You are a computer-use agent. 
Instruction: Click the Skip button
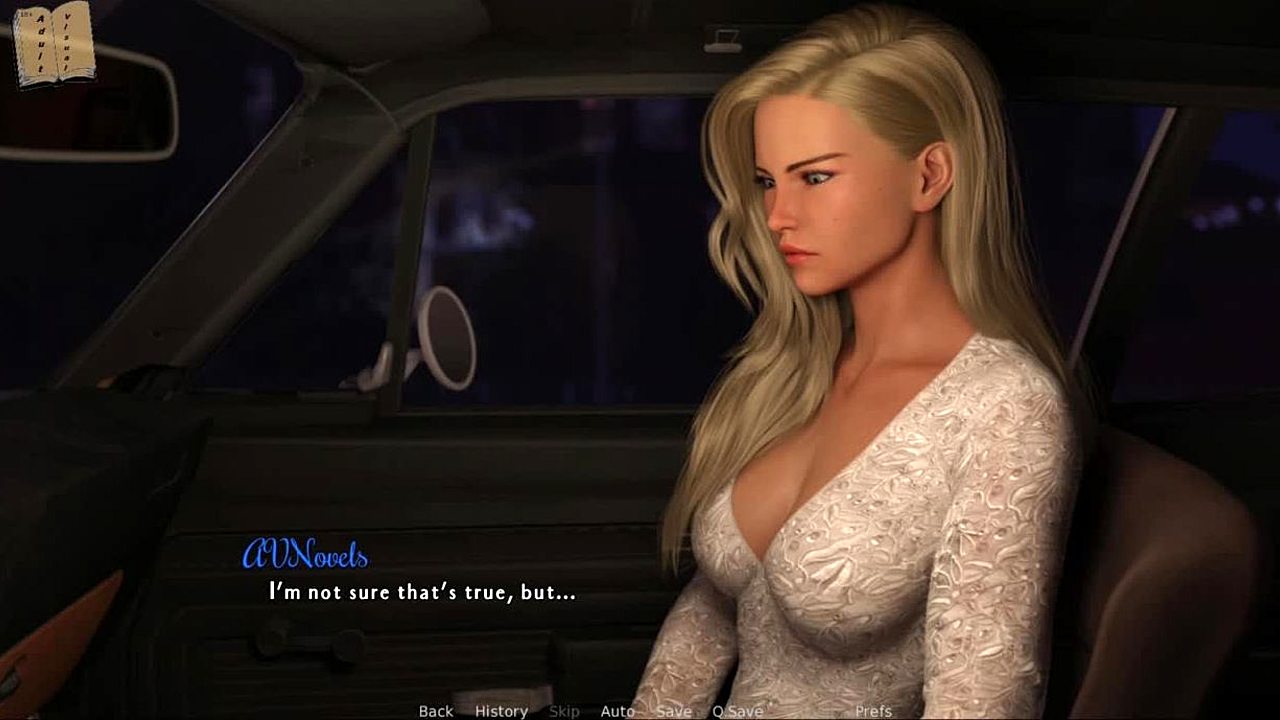[x=564, y=711]
